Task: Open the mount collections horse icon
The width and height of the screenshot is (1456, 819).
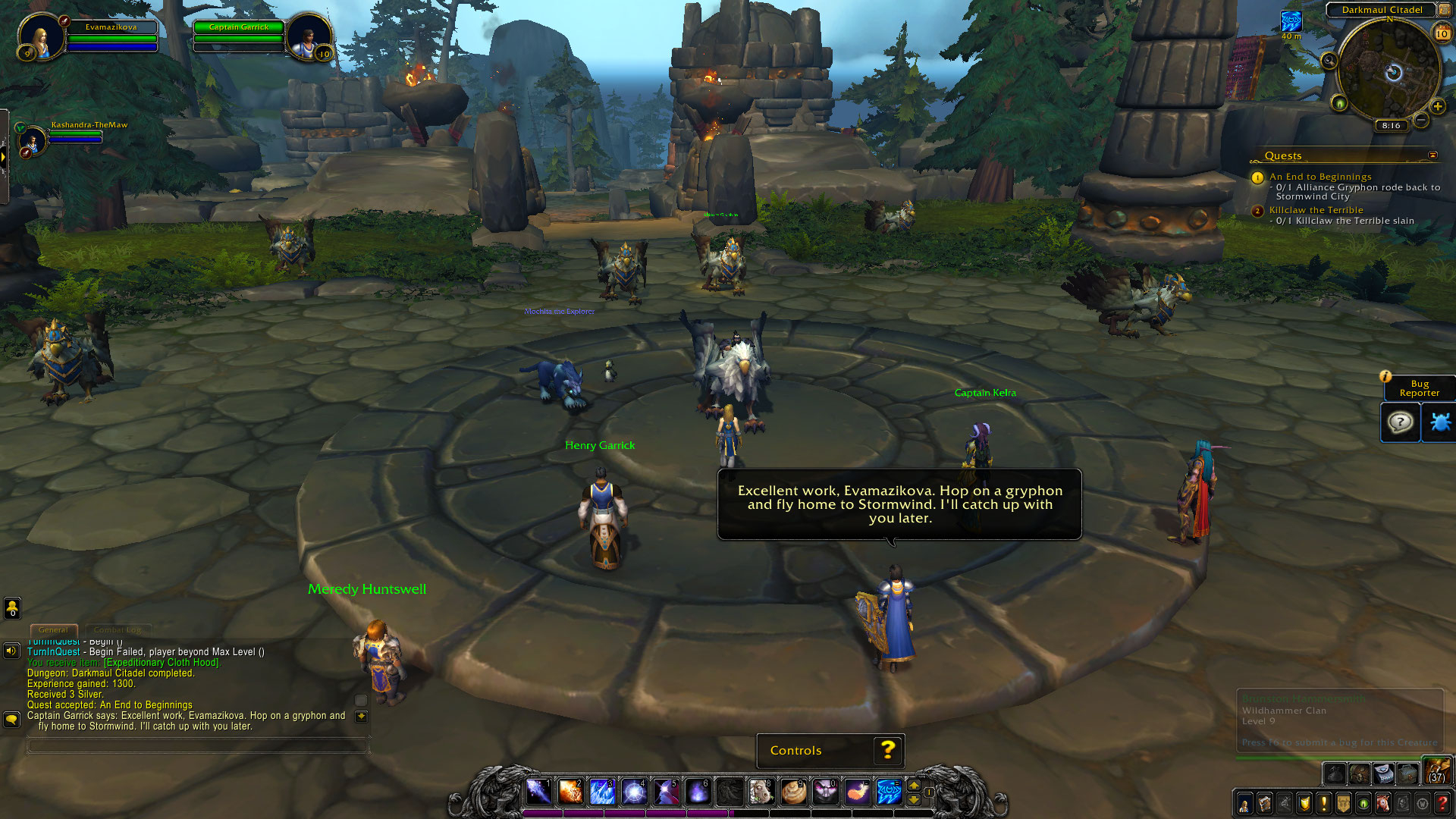Action: pos(1382,803)
